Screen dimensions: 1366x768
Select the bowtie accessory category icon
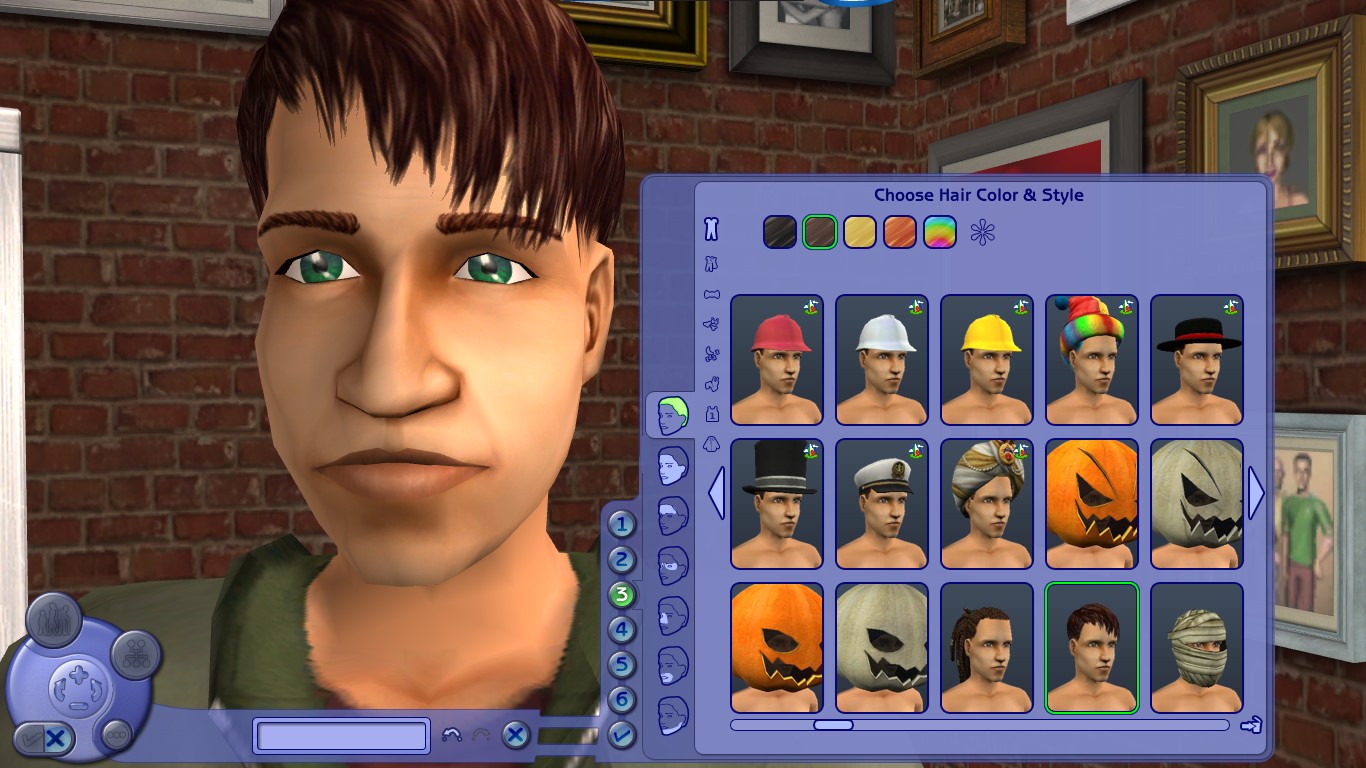pos(712,293)
